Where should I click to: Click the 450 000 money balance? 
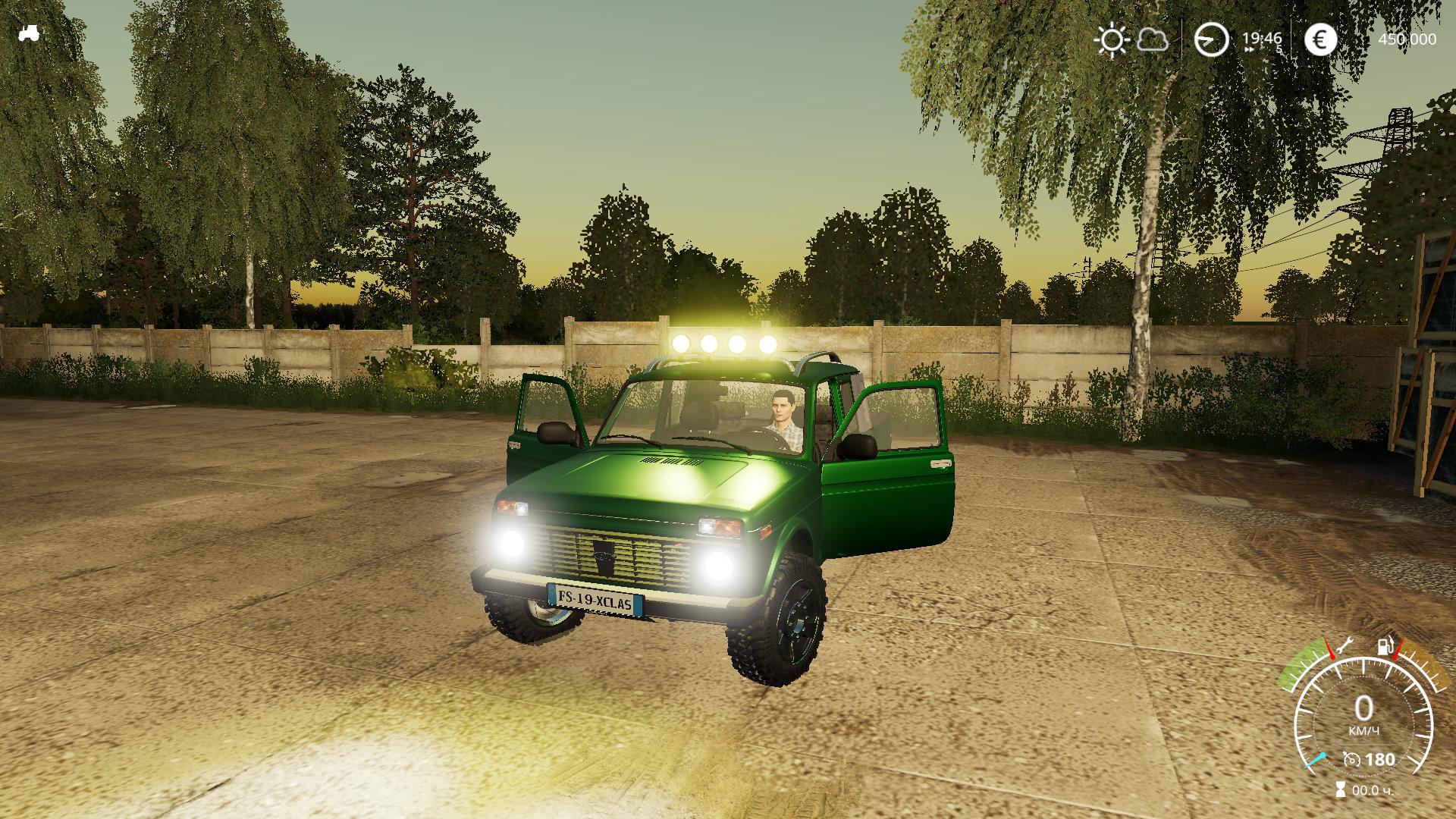coord(1407,39)
